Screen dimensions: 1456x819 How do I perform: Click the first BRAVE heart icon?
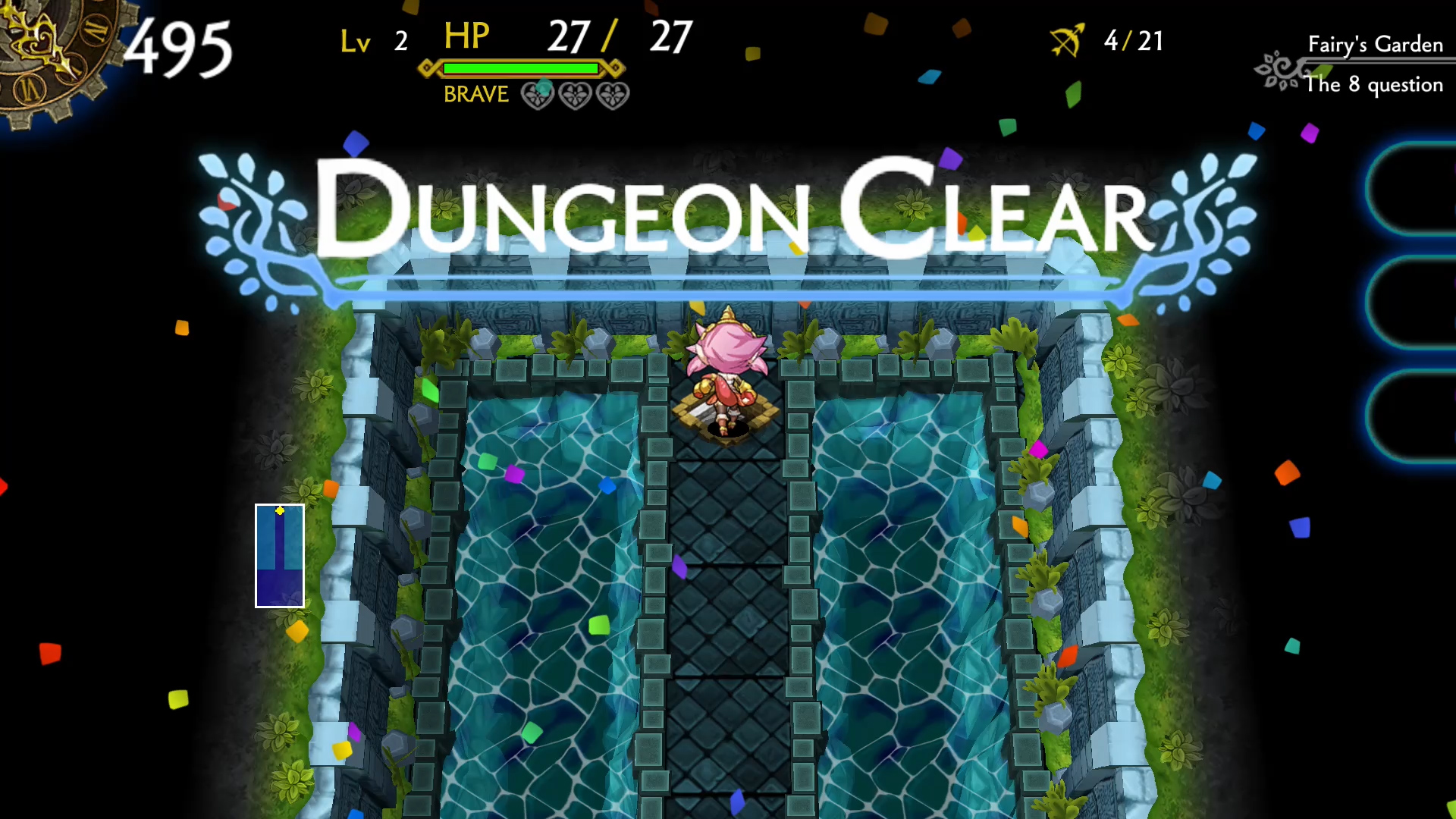[539, 96]
